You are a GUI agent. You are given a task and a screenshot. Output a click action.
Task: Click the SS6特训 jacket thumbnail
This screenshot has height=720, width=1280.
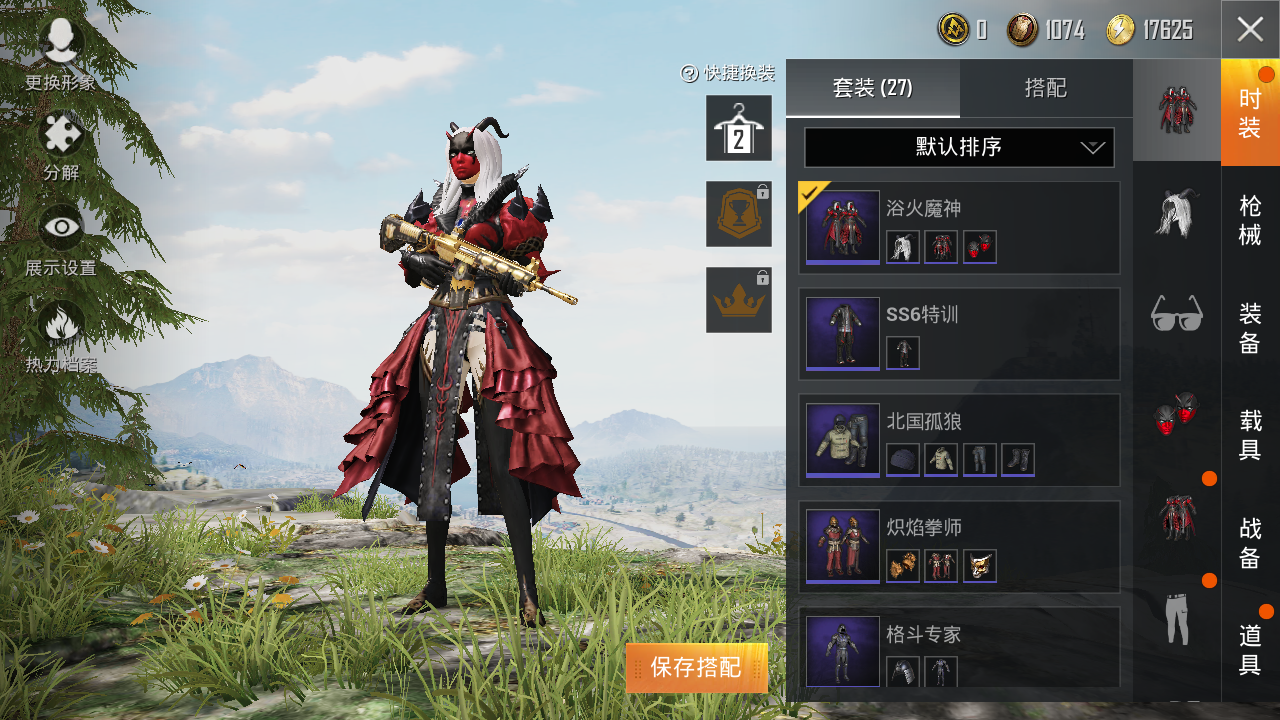click(842, 335)
